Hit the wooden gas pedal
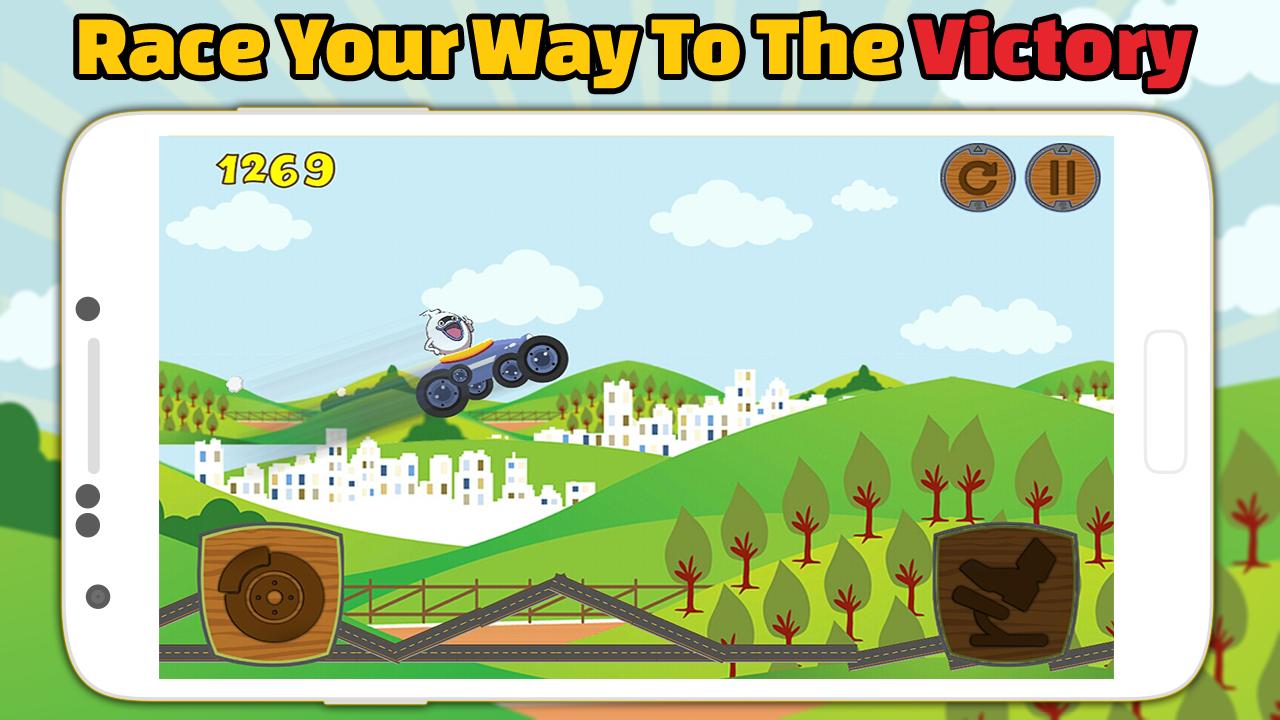The height and width of the screenshot is (720, 1280). pyautogui.click(x=1005, y=593)
